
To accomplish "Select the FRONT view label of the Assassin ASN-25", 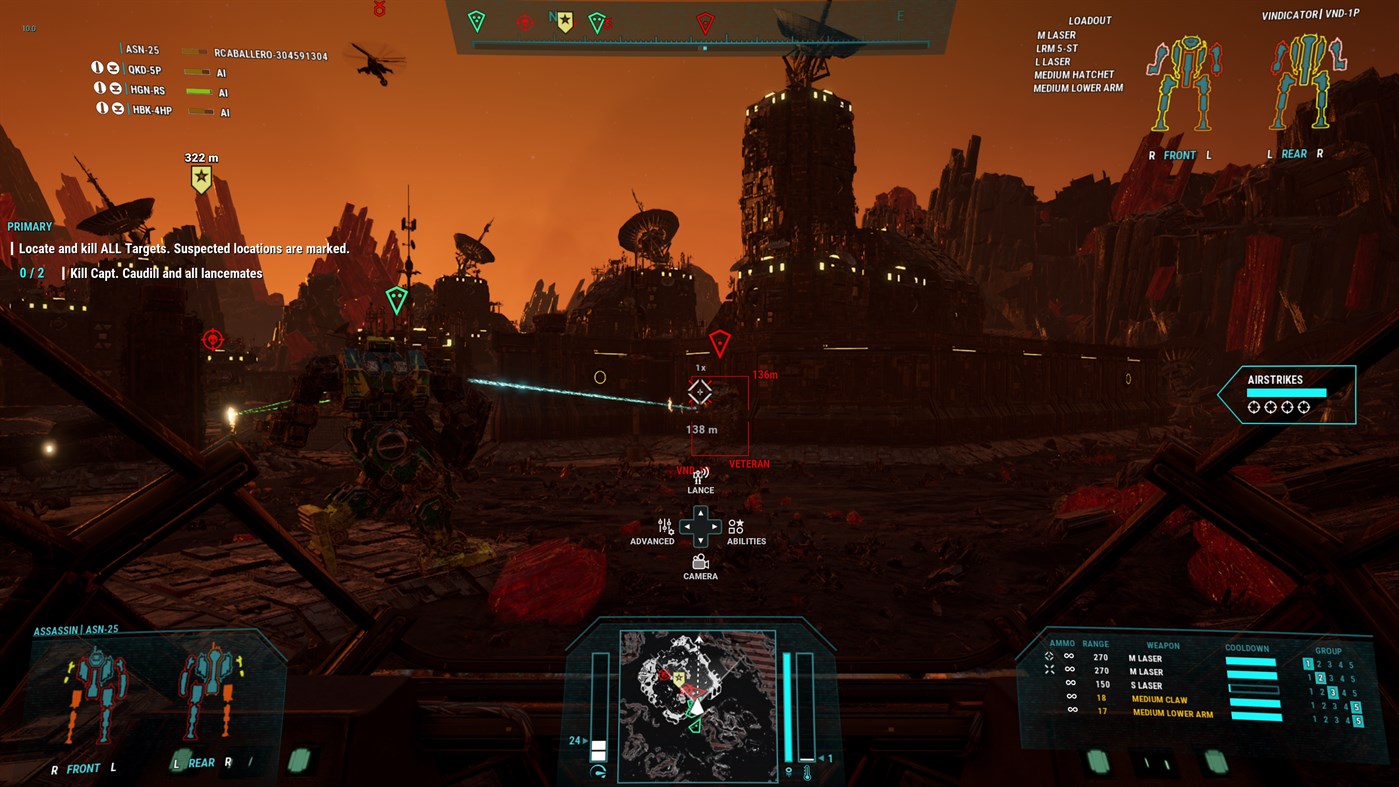I will click(x=83, y=768).
